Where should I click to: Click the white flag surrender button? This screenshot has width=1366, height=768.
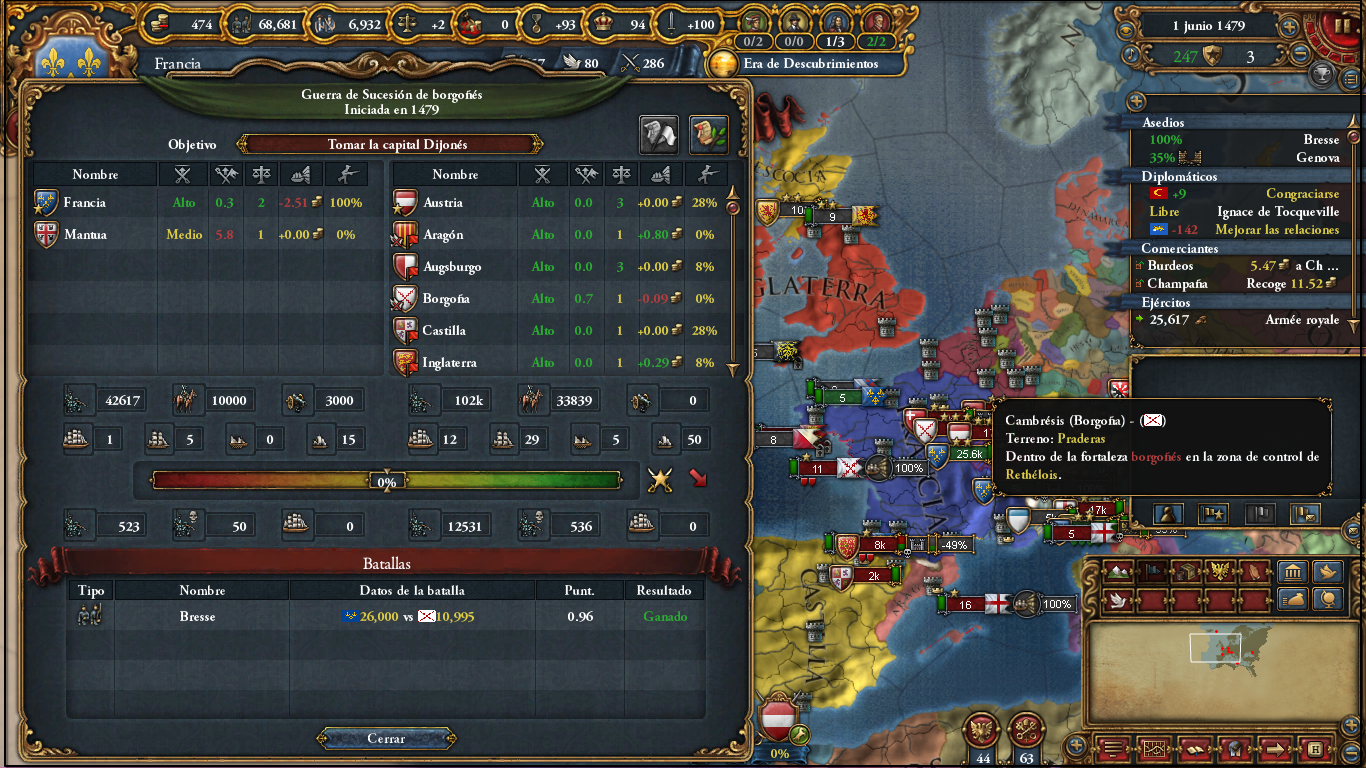659,135
